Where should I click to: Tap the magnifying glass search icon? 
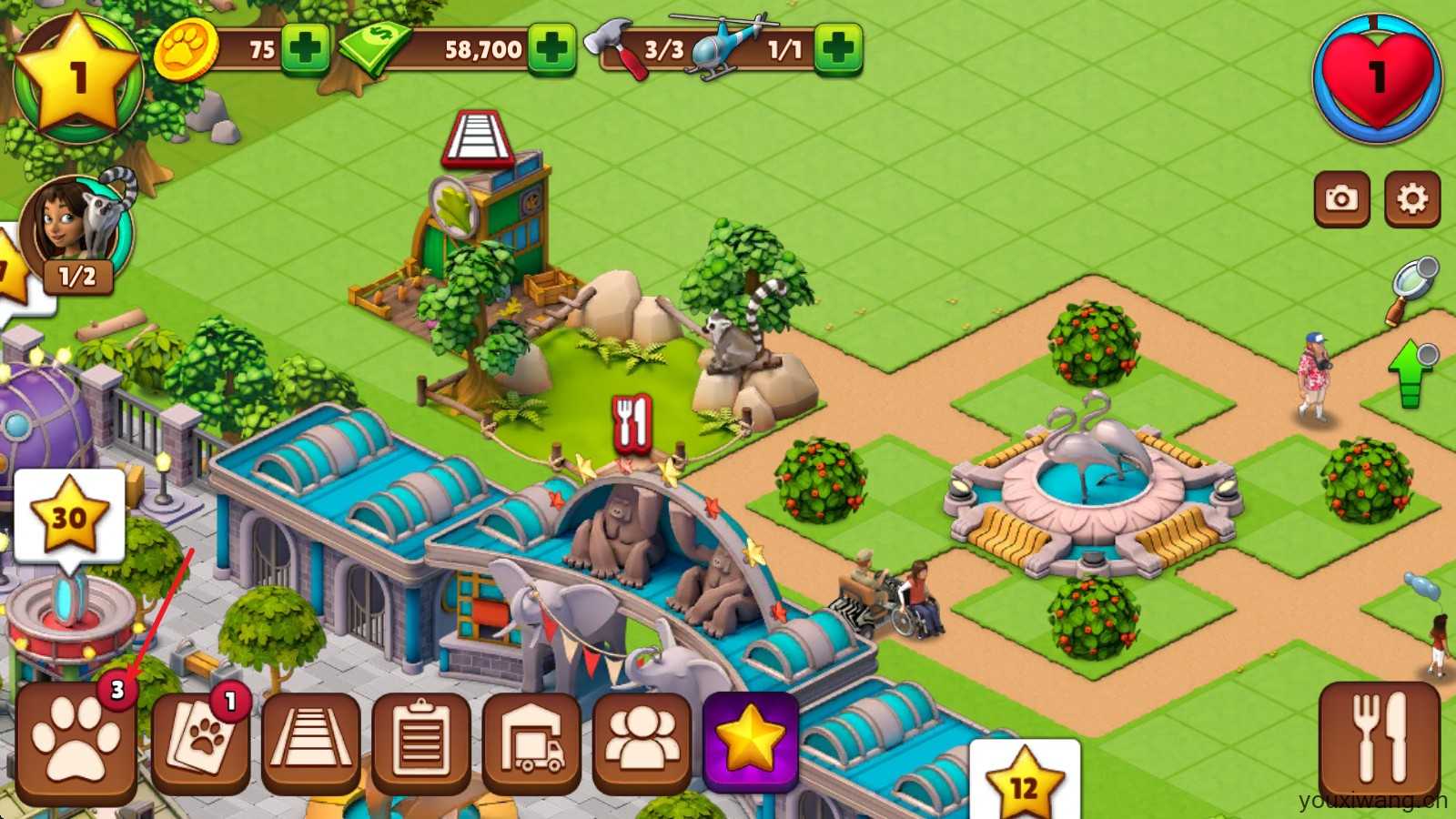point(1413,287)
